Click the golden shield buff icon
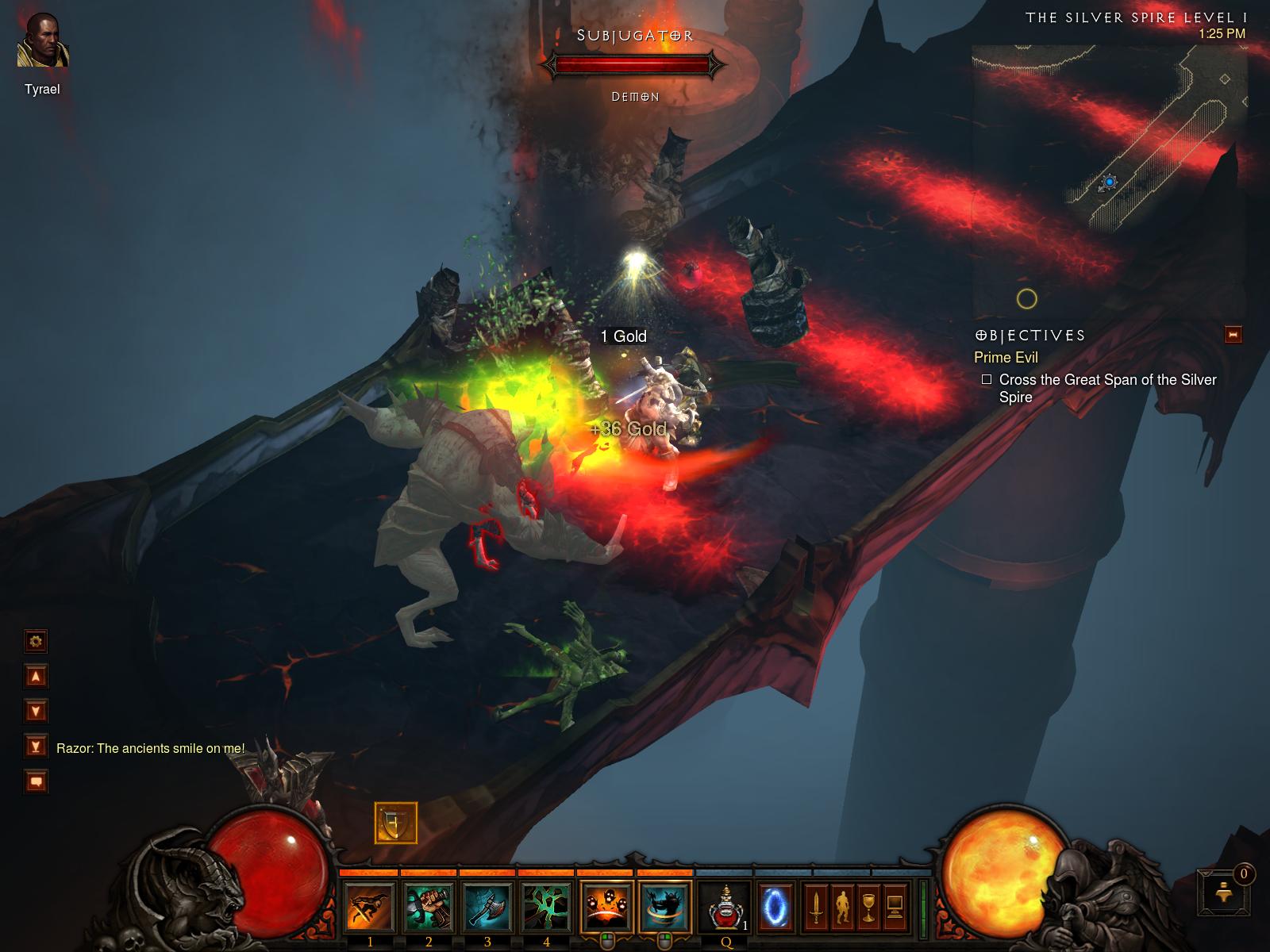This screenshot has height=952, width=1270. point(395,823)
